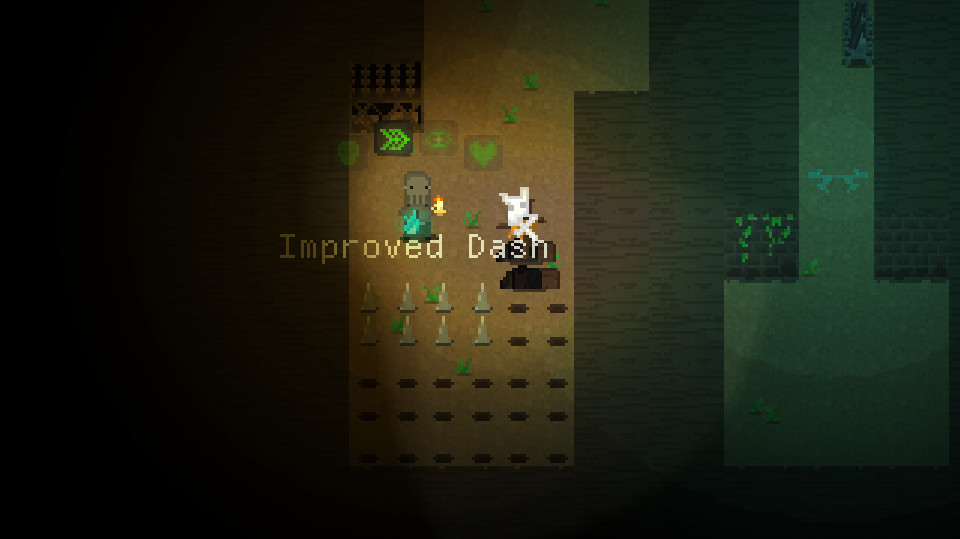Screen dimensions: 960x539
Task: Pick the green heart upgrade icon
Action: (x=483, y=153)
